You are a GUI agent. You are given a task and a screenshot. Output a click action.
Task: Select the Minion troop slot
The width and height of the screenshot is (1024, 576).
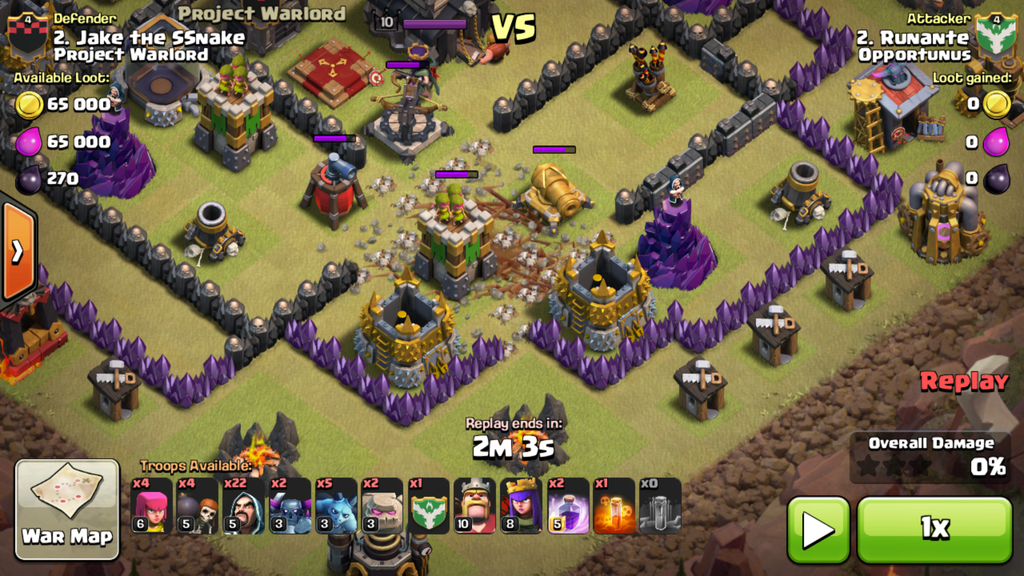click(335, 506)
